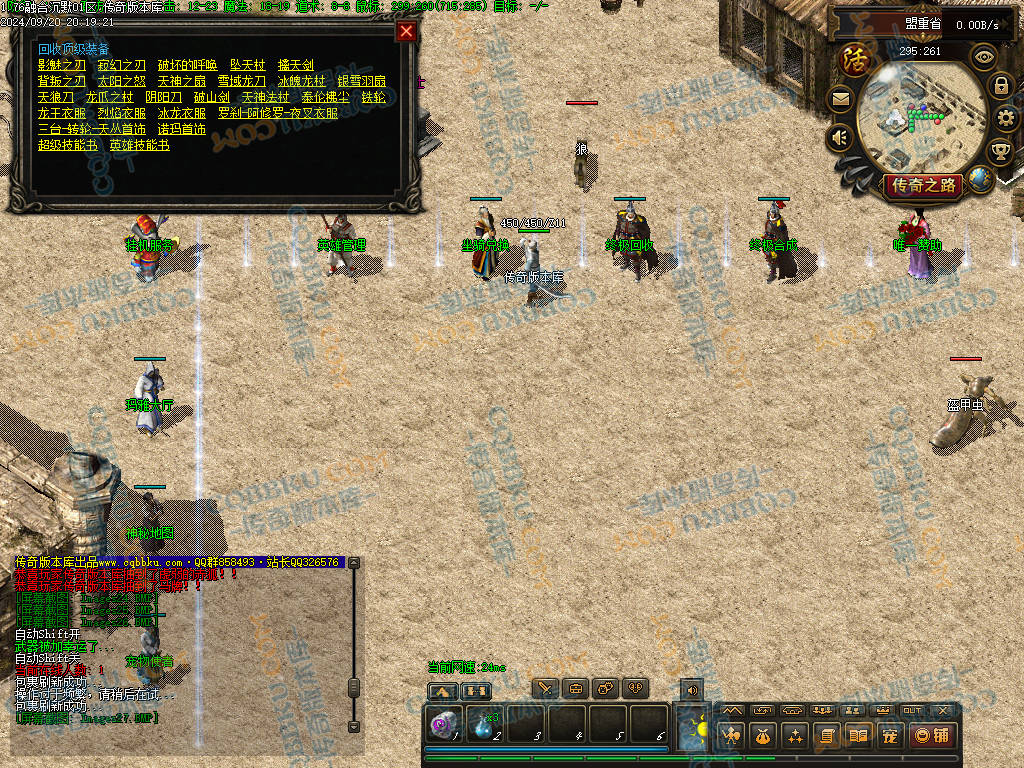
Task: Toggle the eye visibility icon
Action: click(984, 56)
